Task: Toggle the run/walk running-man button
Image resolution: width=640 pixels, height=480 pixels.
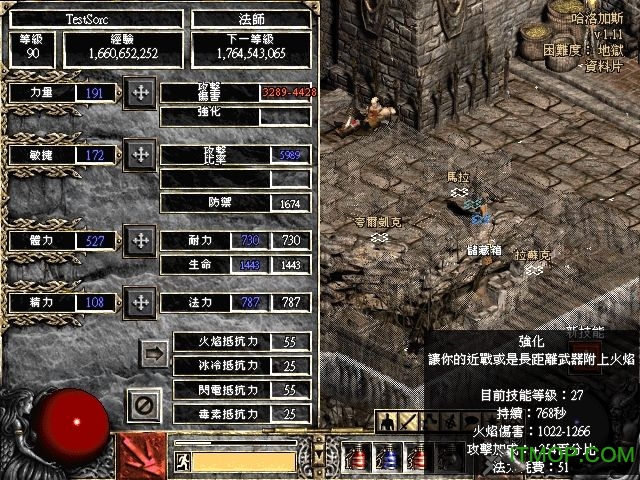Action: (182, 461)
